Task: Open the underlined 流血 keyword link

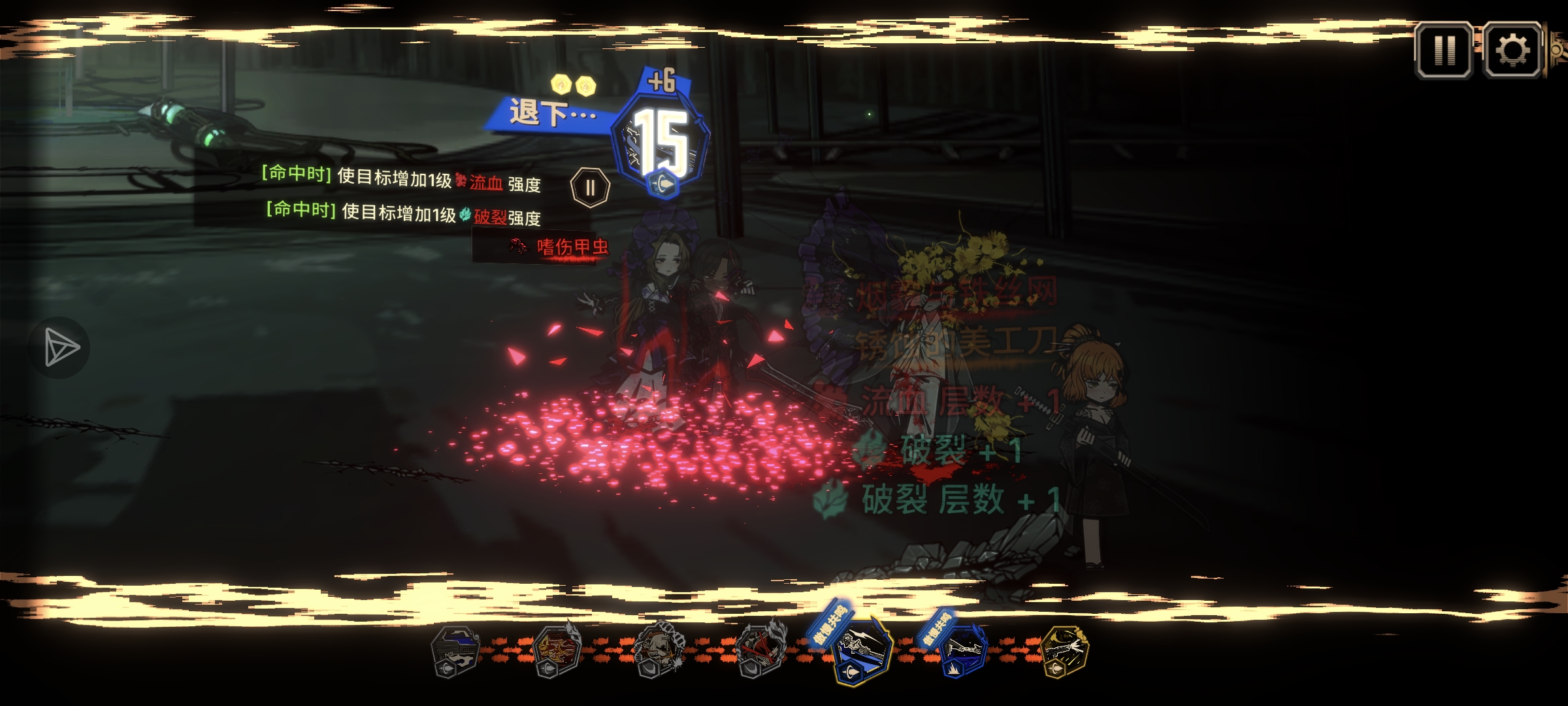Action: click(486, 183)
